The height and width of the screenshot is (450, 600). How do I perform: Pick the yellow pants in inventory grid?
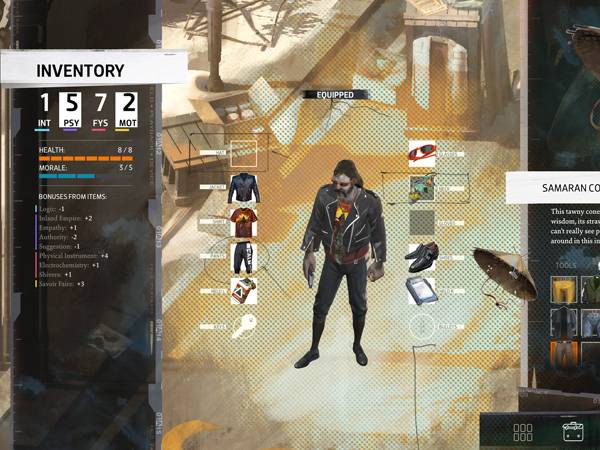pyautogui.click(x=565, y=290)
